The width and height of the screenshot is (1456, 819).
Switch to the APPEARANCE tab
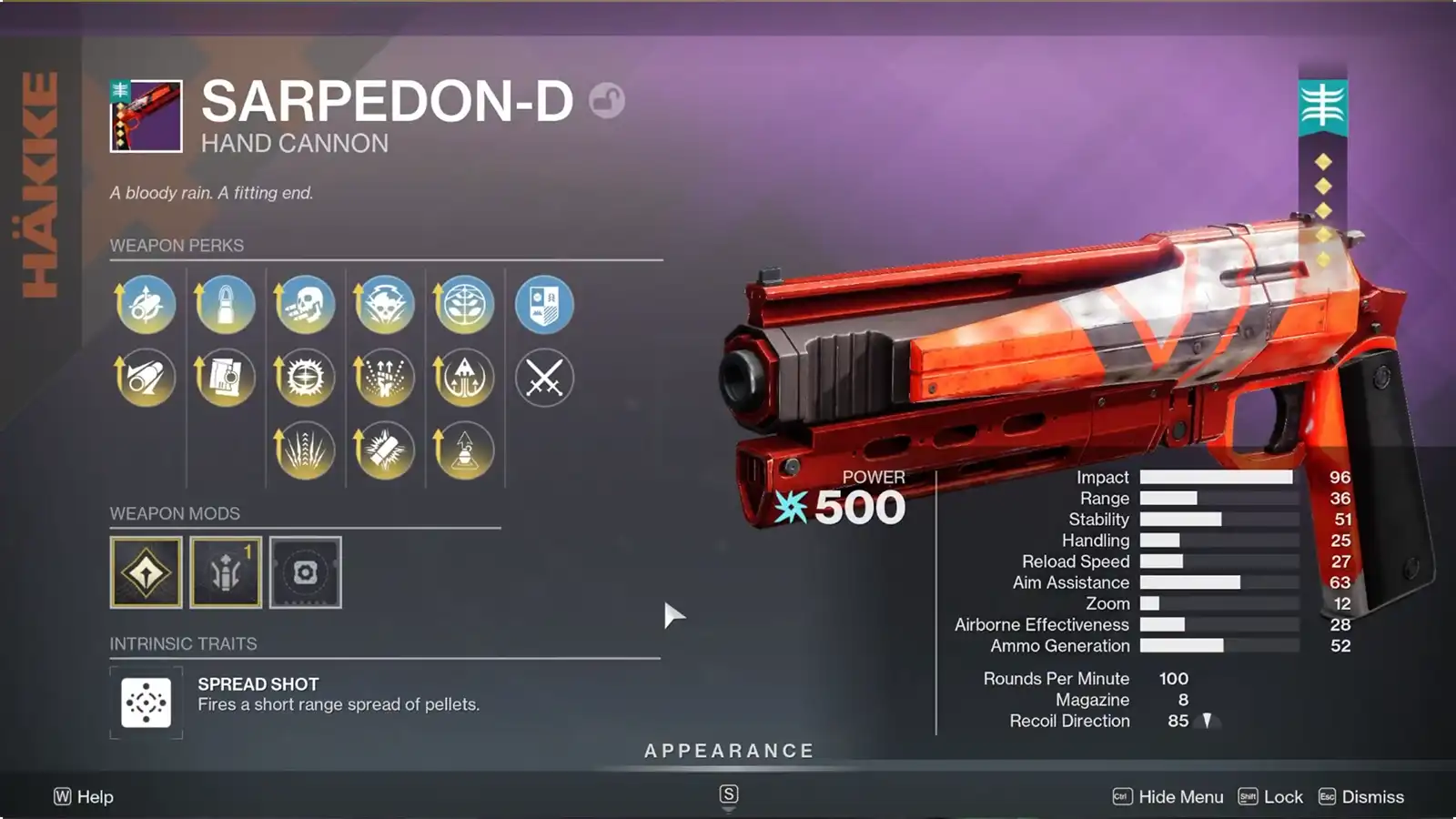[x=727, y=751]
